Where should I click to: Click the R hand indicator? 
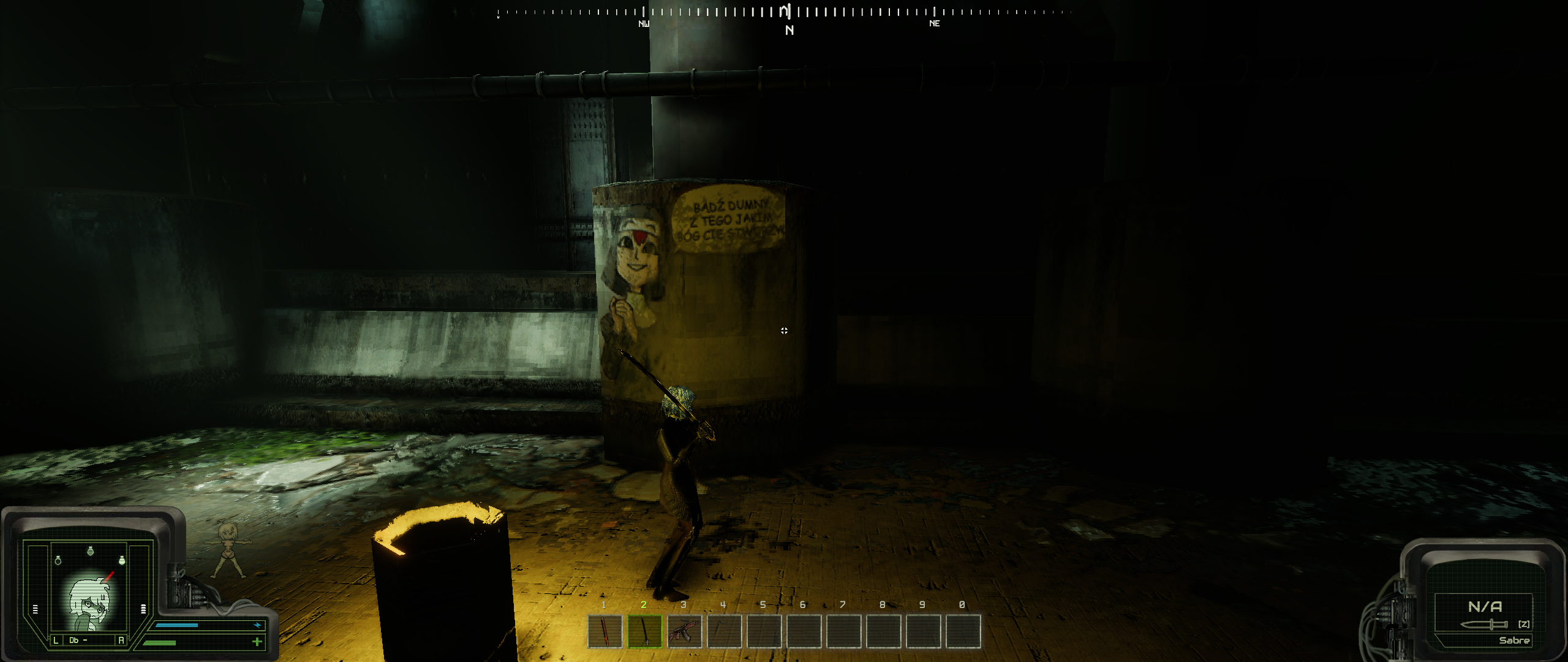click(121, 641)
